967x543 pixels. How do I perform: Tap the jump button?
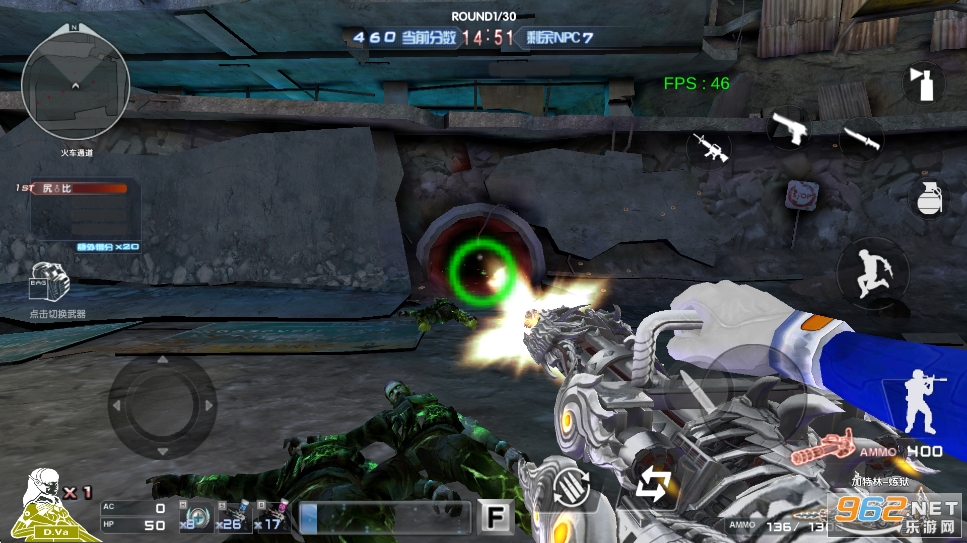click(x=871, y=272)
